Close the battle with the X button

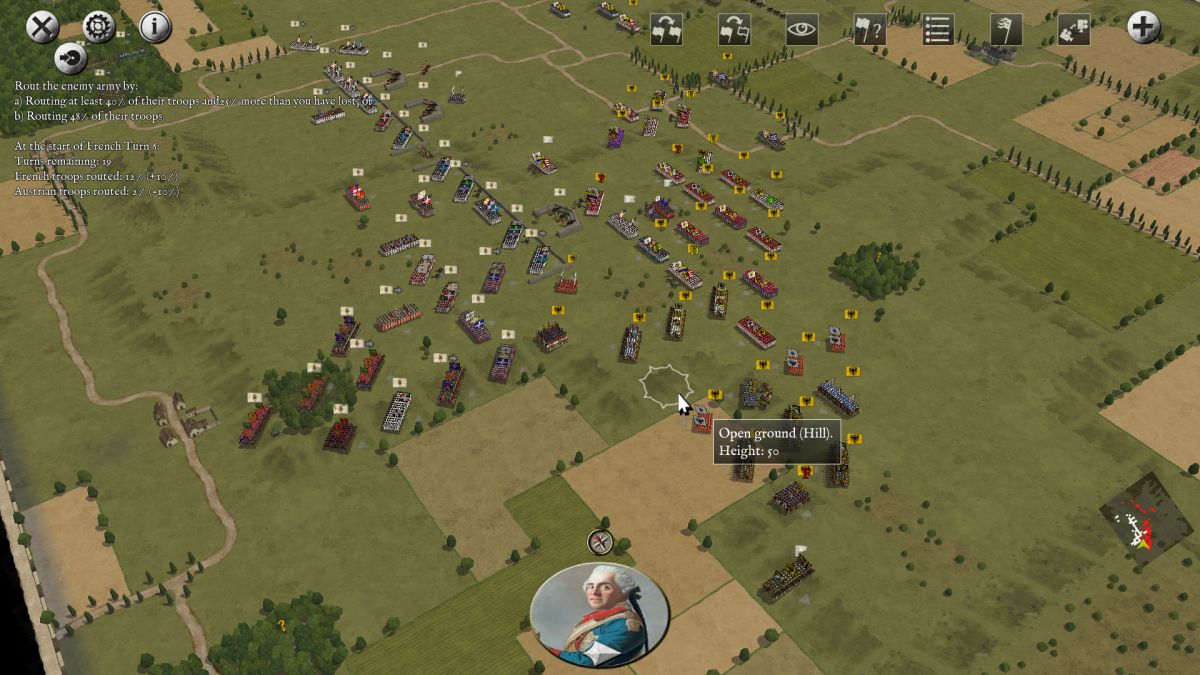pos(41,27)
